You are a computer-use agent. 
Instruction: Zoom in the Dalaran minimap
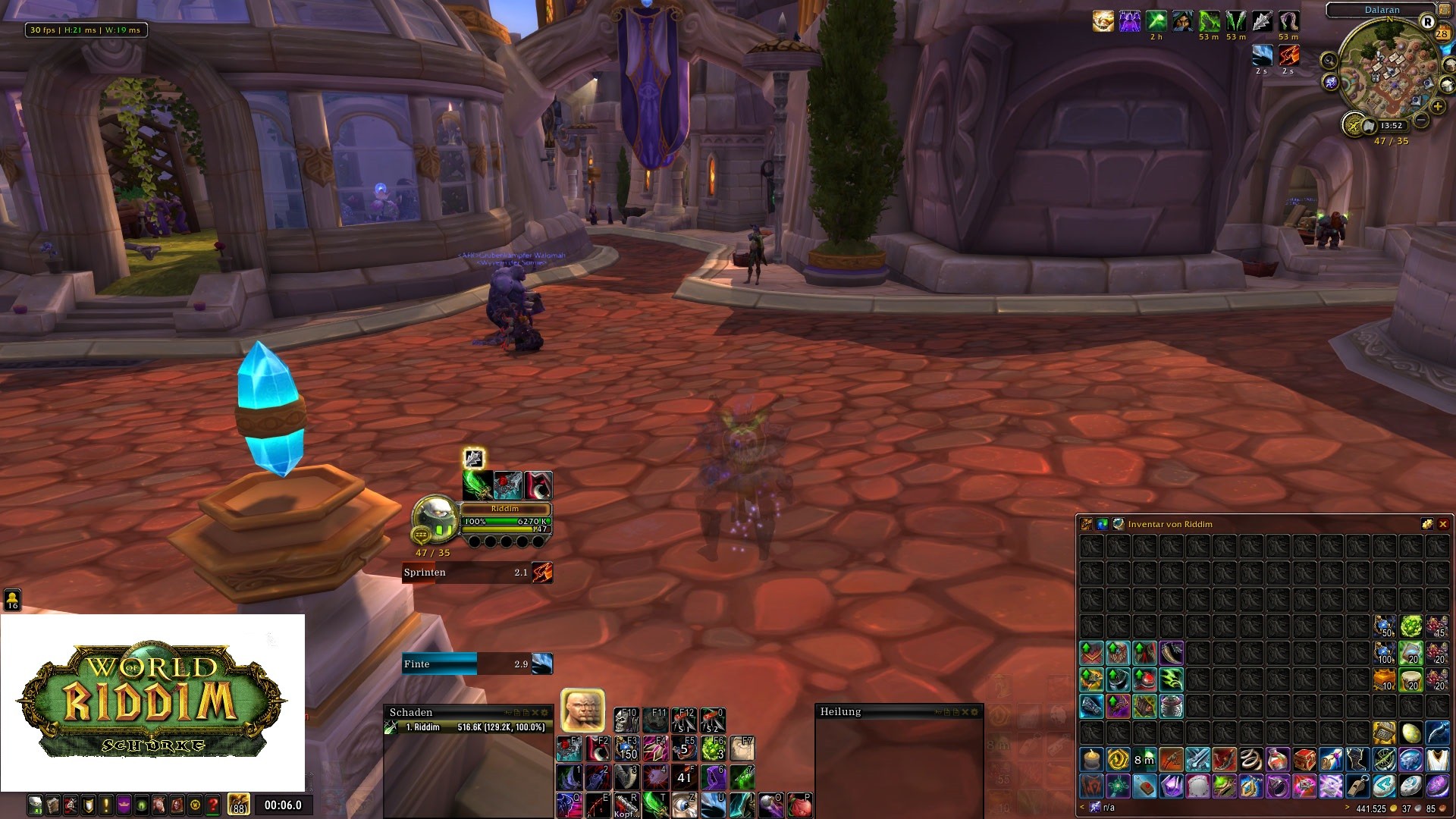pos(1438,106)
